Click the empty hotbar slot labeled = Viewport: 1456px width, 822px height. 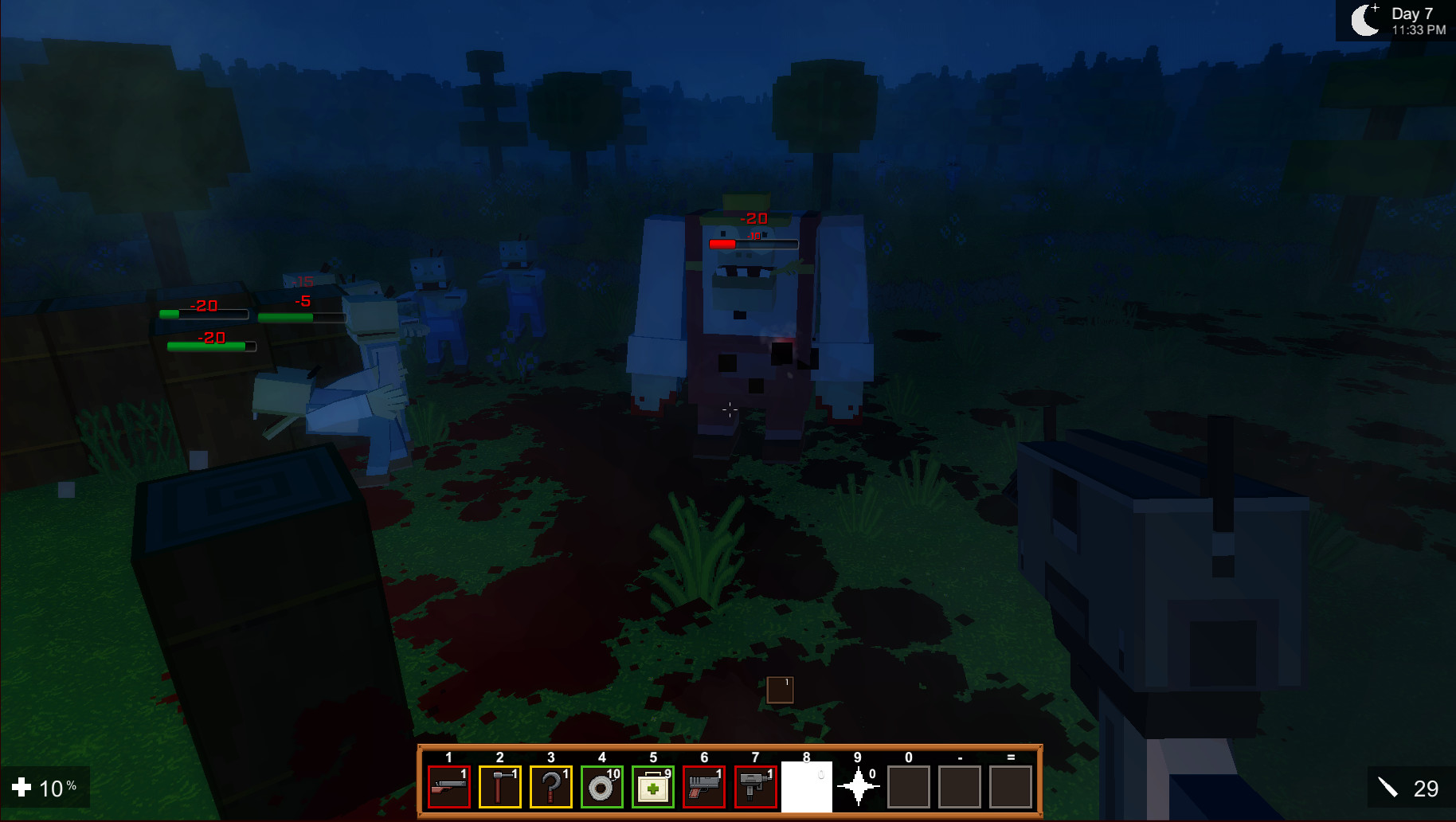(1011, 787)
